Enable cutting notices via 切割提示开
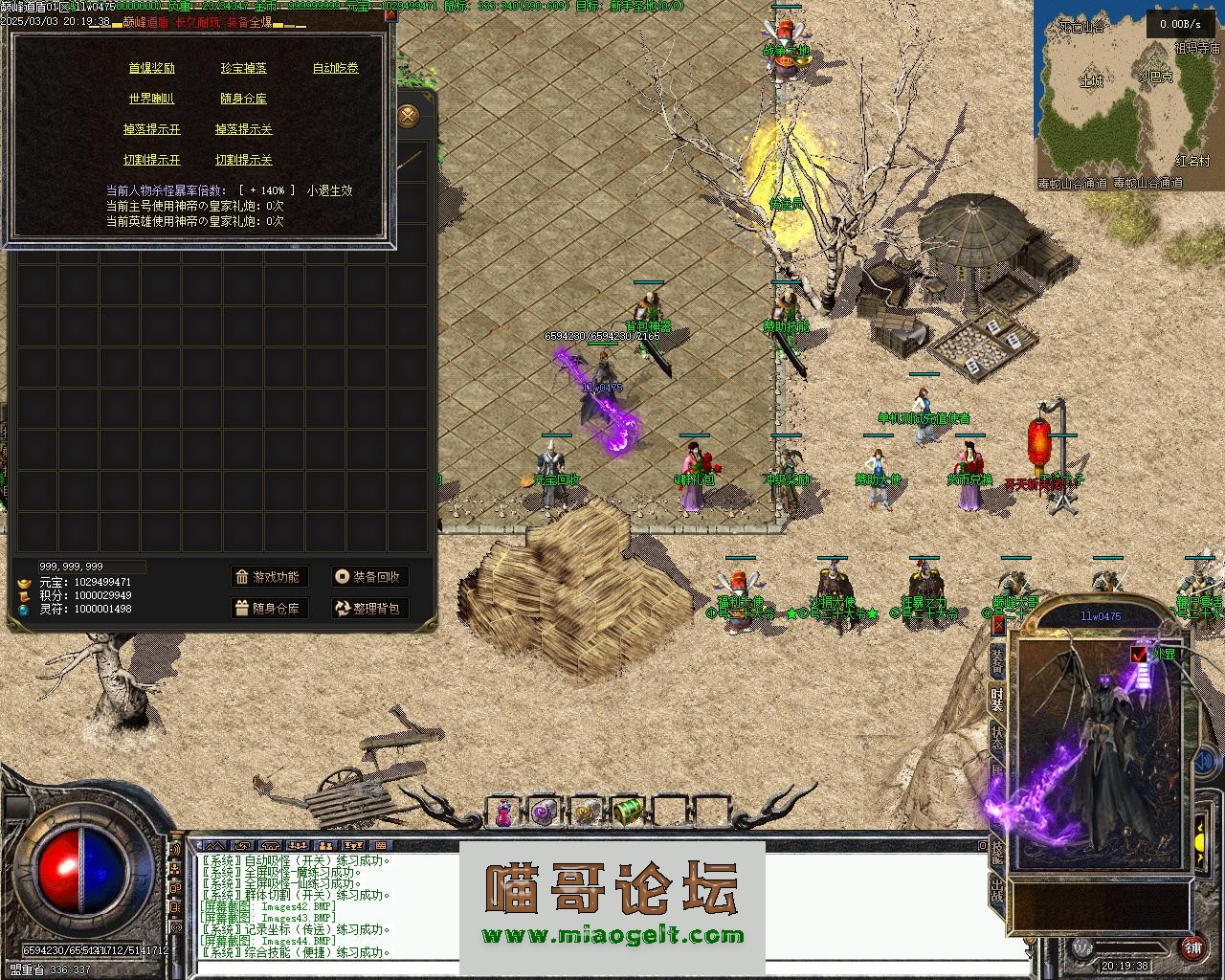This screenshot has width=1225, height=980. [151, 160]
